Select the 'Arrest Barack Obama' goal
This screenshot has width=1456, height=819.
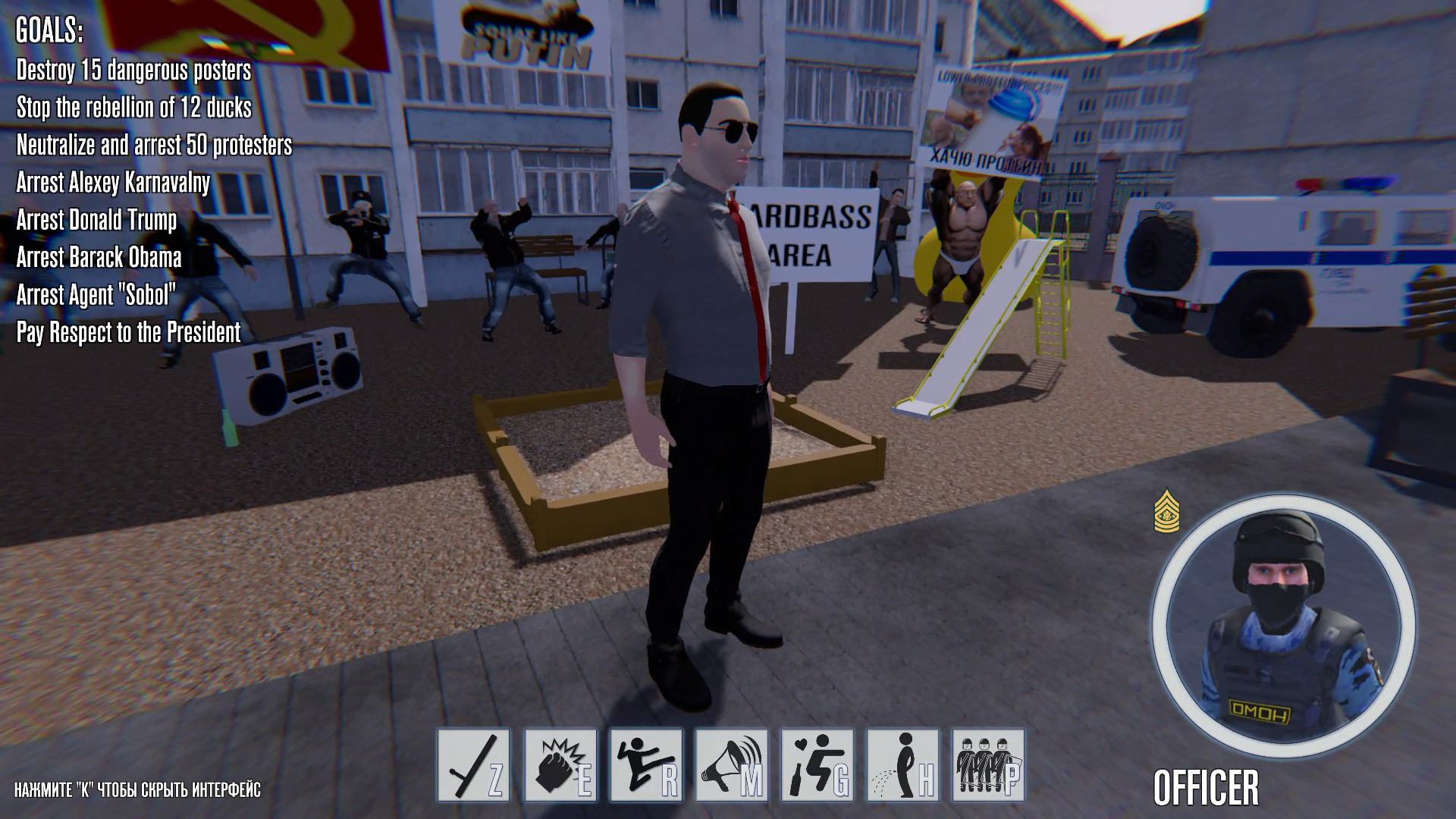click(x=99, y=258)
